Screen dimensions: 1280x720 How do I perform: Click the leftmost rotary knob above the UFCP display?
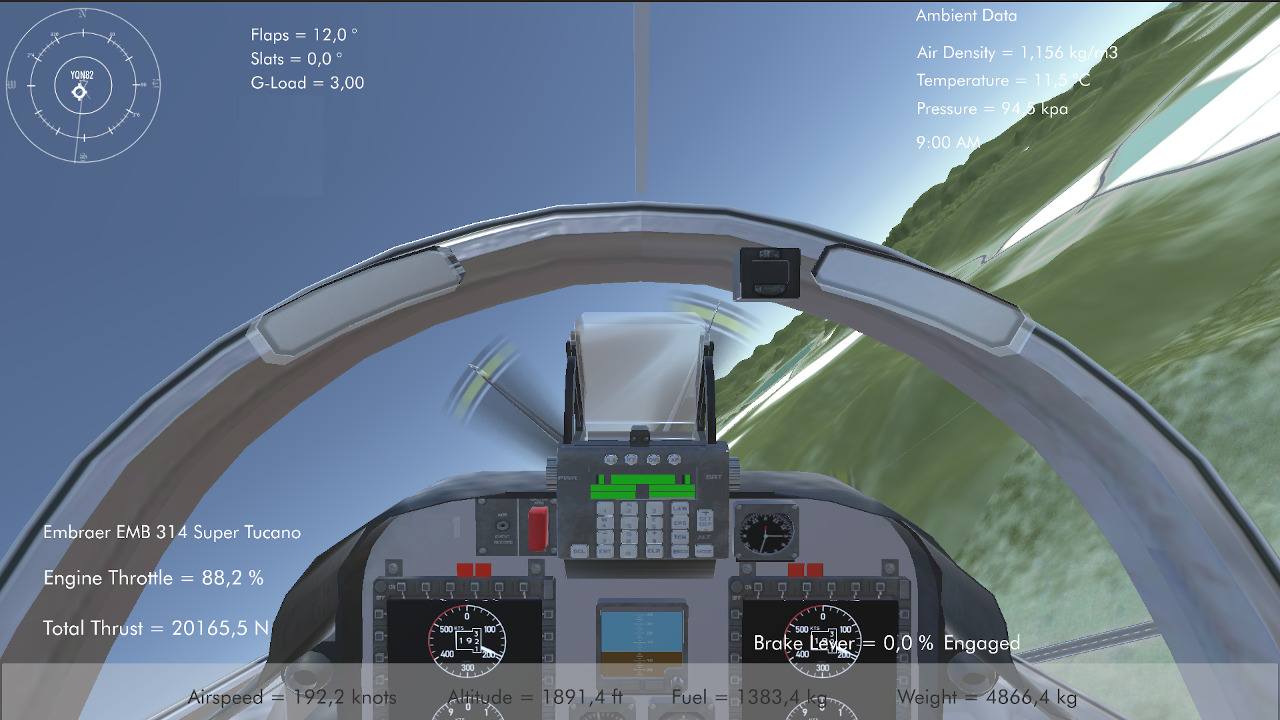point(610,458)
